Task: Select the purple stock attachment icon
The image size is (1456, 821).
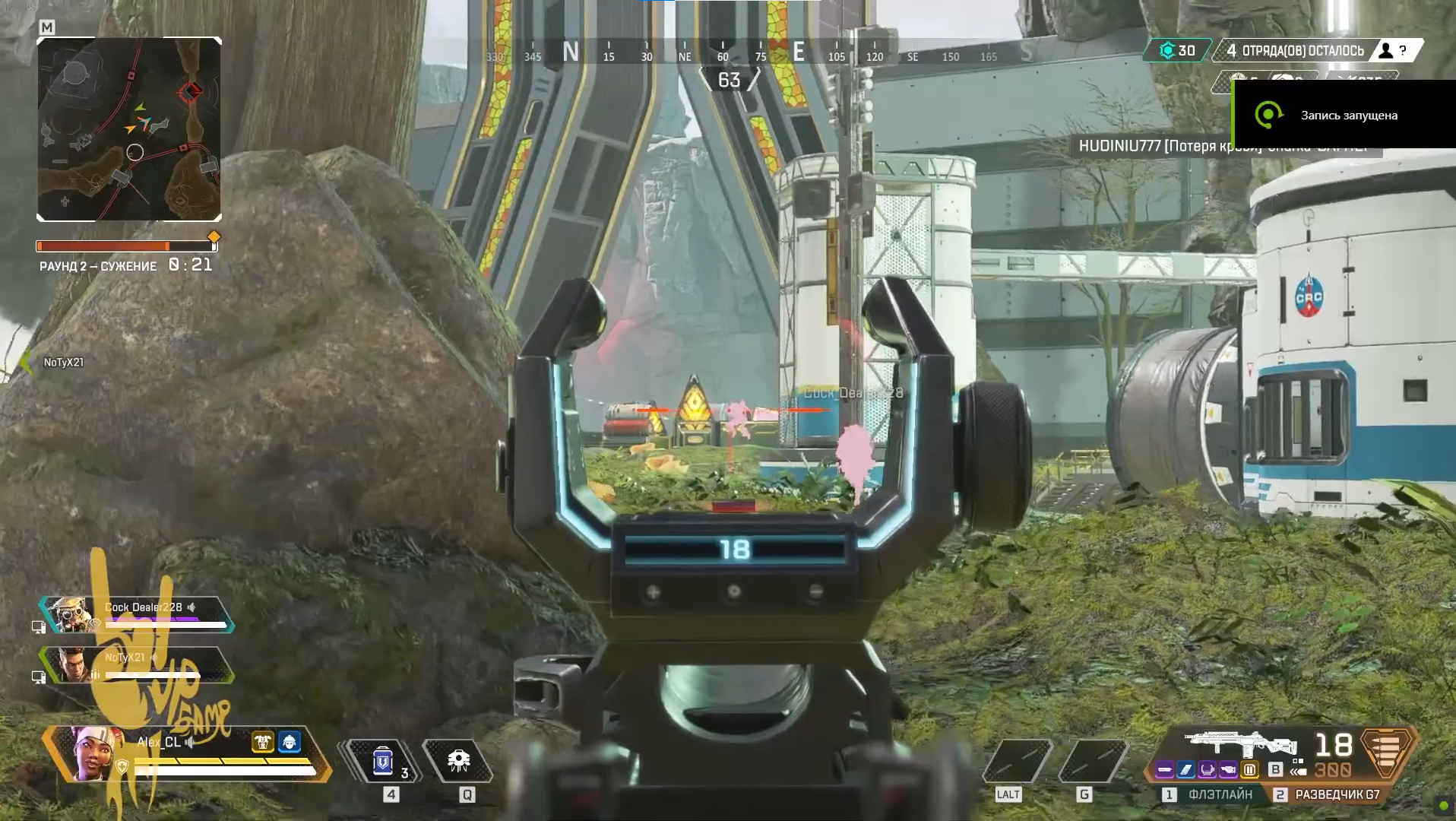Action: coord(1229,770)
